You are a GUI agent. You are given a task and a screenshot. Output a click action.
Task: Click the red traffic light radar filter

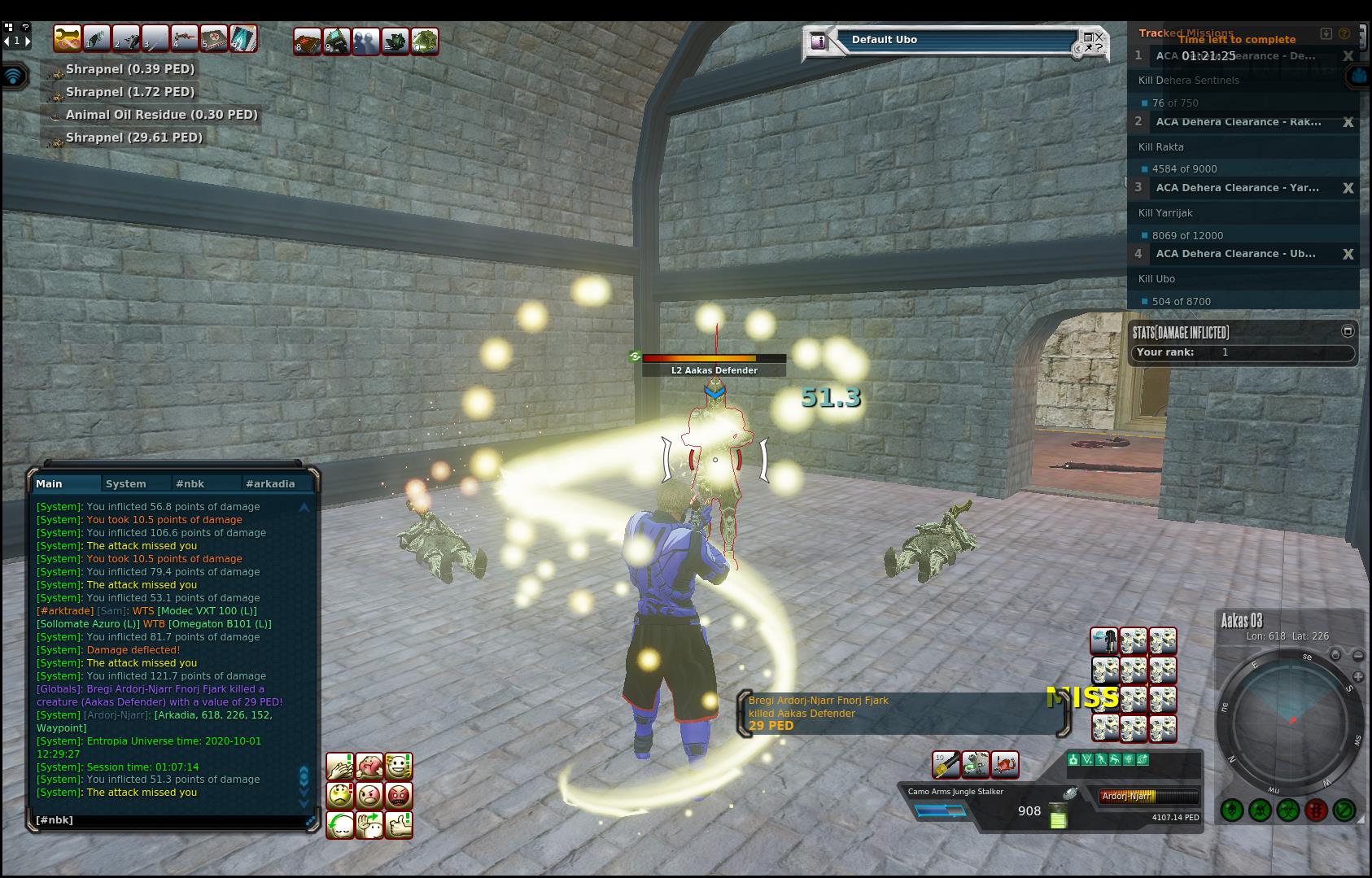[x=1316, y=810]
